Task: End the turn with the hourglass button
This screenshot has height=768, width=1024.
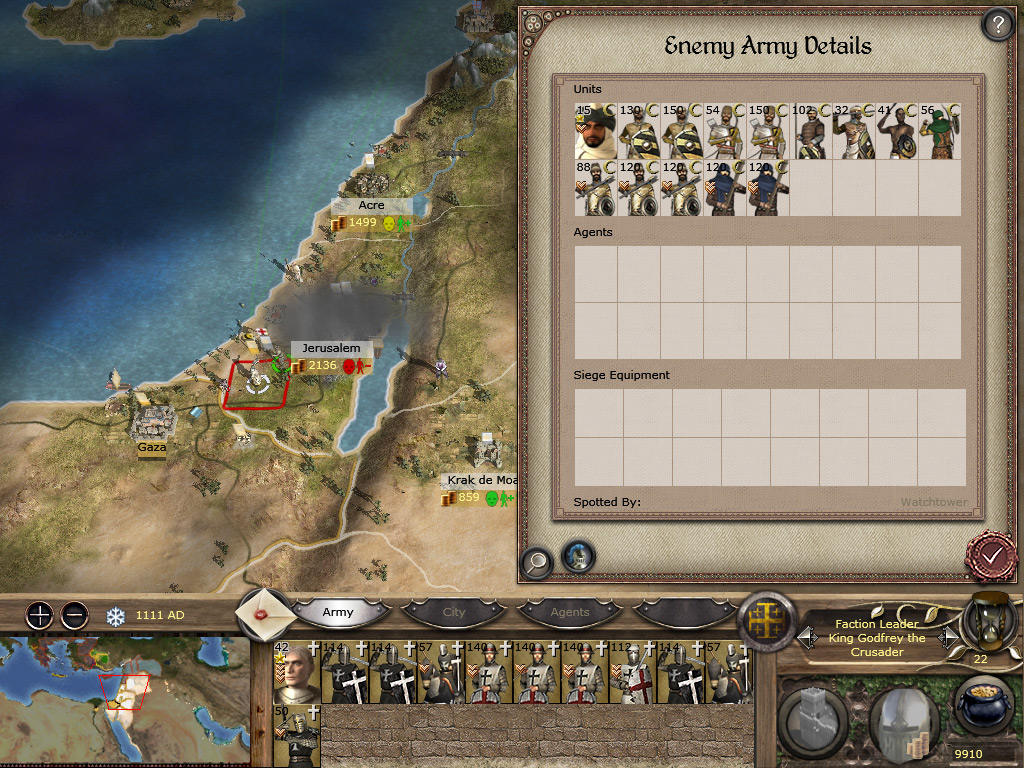Action: 986,622
